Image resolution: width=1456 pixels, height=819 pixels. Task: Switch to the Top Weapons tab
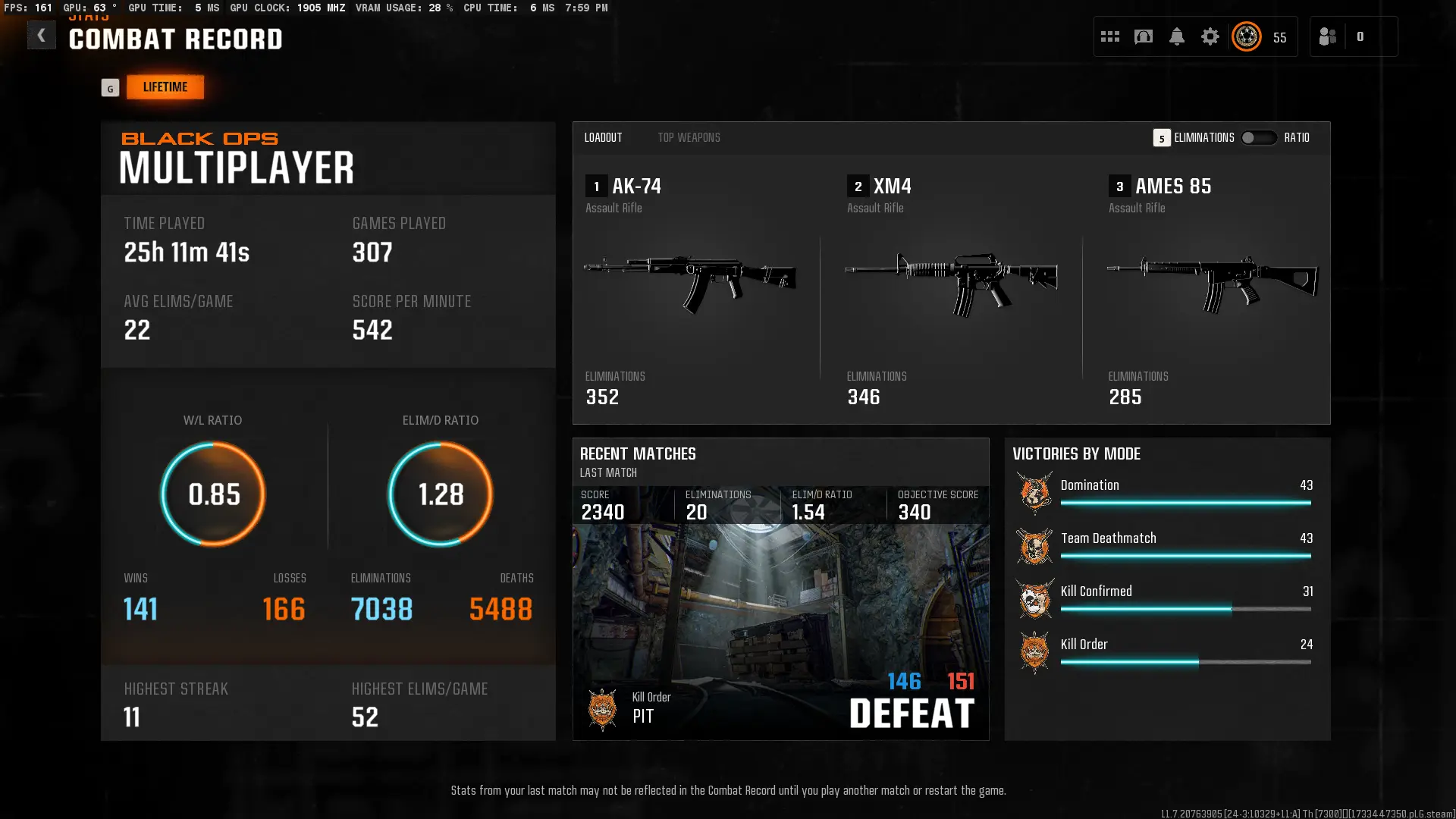[x=689, y=137]
